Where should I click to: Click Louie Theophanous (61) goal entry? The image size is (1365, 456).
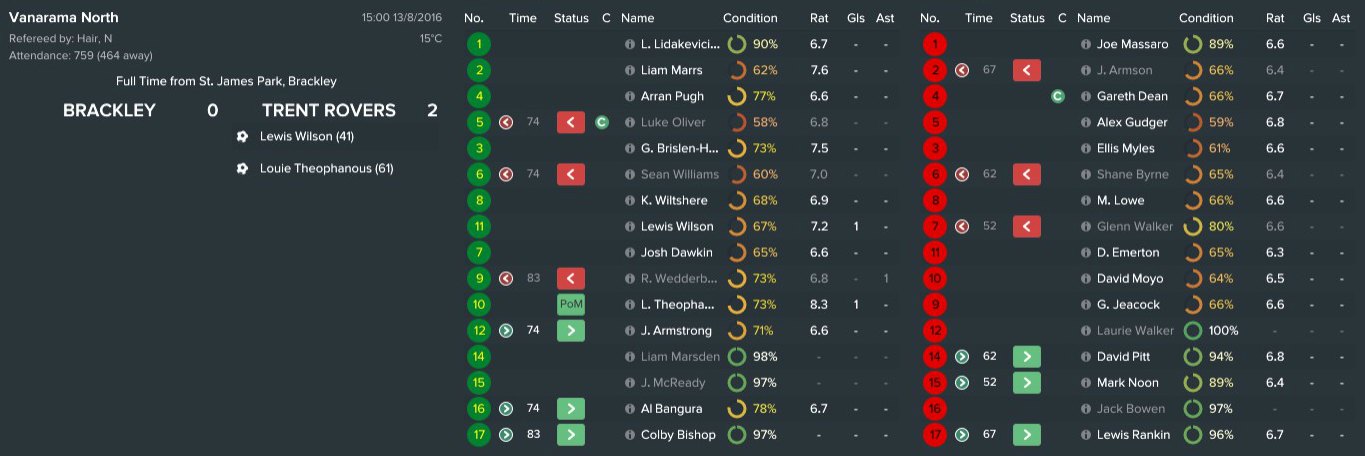[x=326, y=169]
